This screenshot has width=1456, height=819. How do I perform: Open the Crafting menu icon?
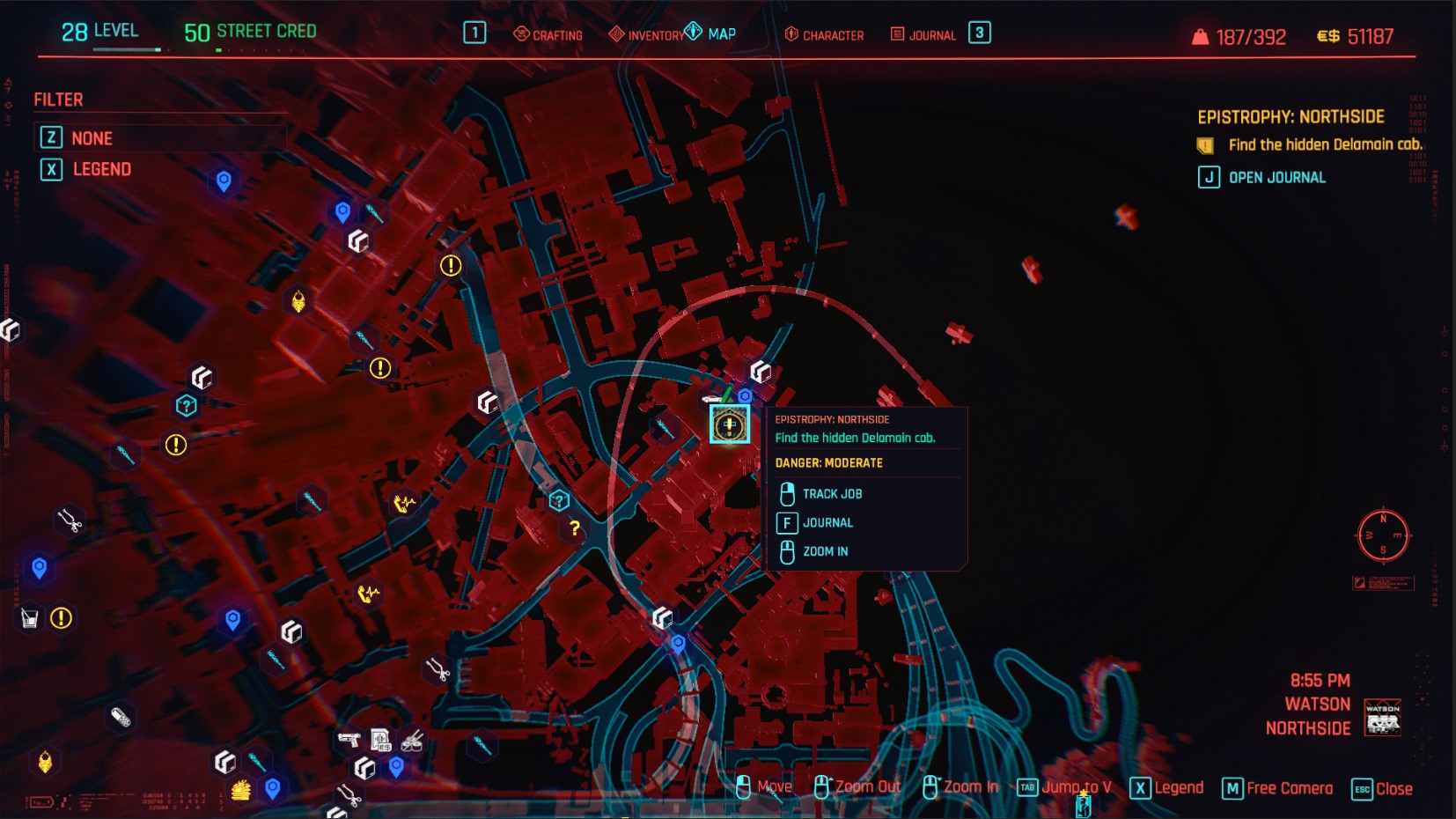522,33
